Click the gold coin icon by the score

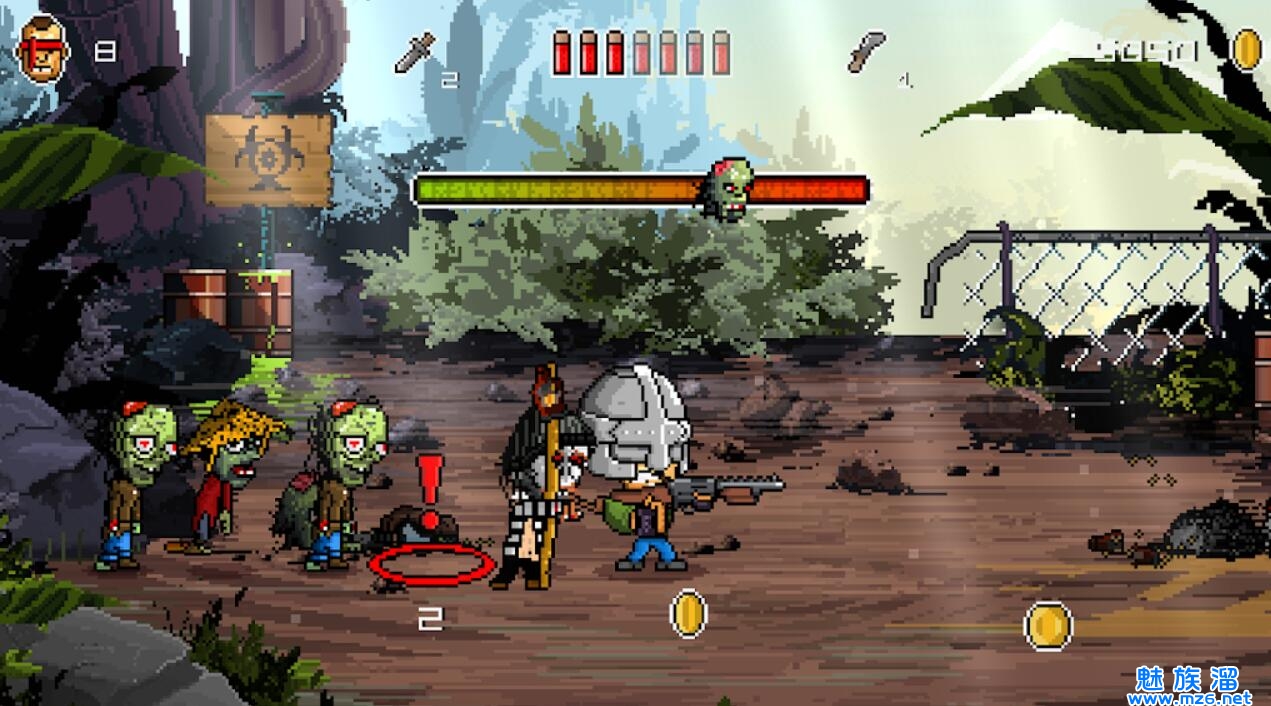click(x=1246, y=49)
